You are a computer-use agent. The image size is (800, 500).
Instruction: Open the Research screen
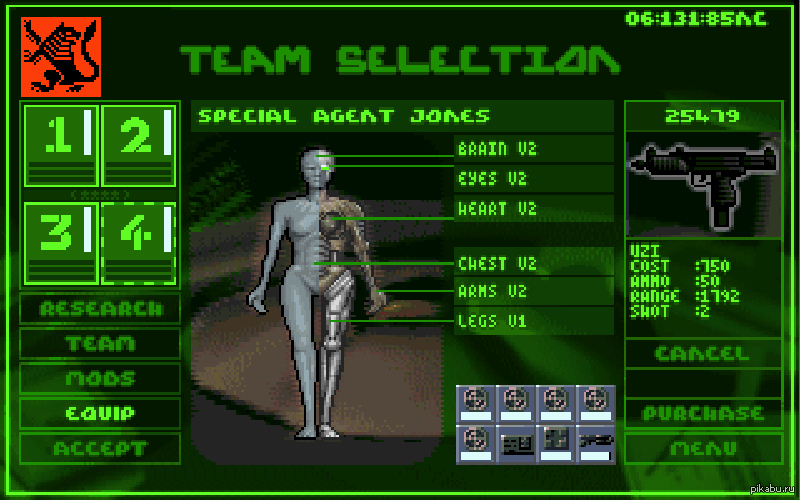pyautogui.click(x=100, y=308)
